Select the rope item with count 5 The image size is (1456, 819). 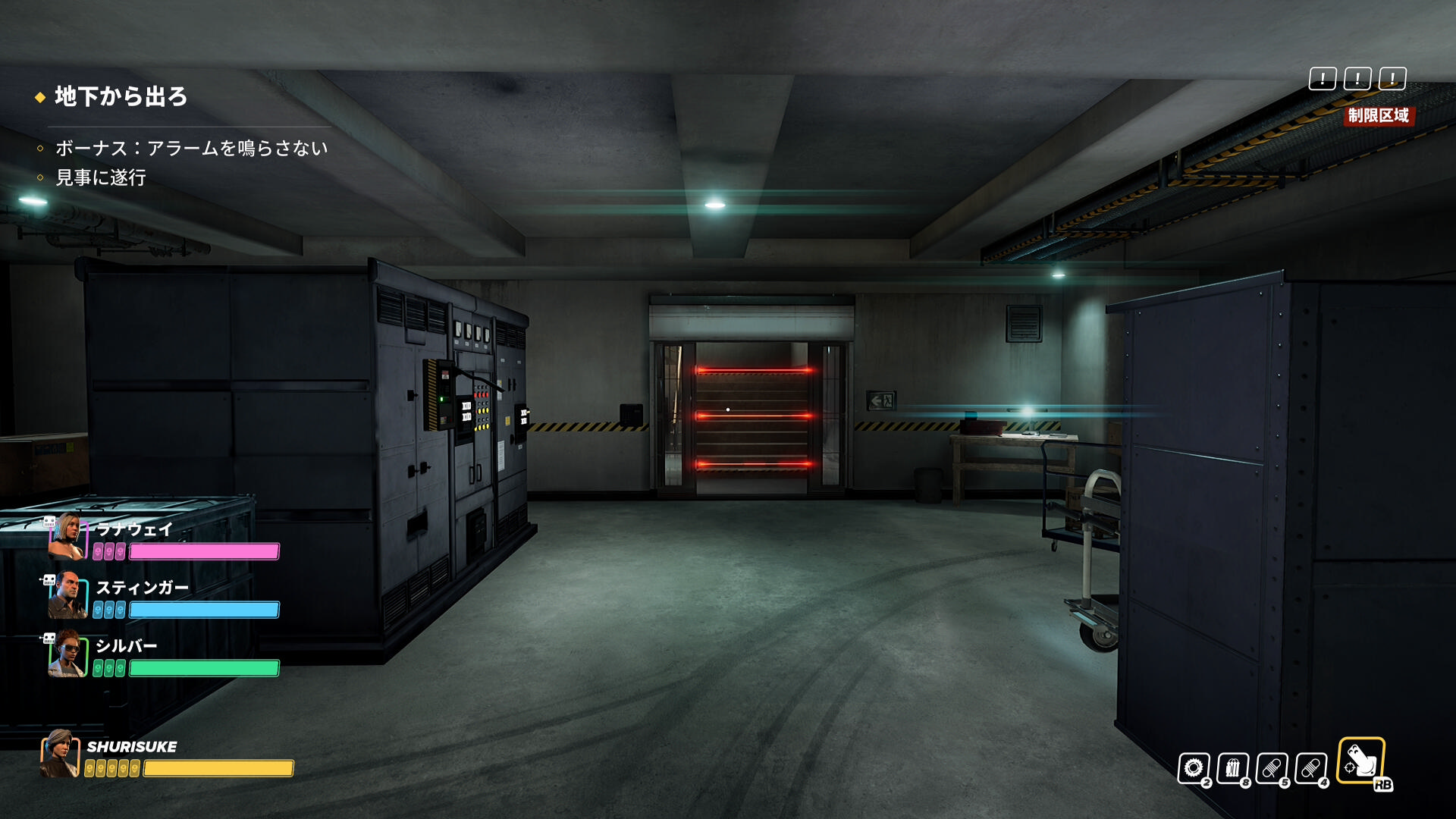(1272, 768)
